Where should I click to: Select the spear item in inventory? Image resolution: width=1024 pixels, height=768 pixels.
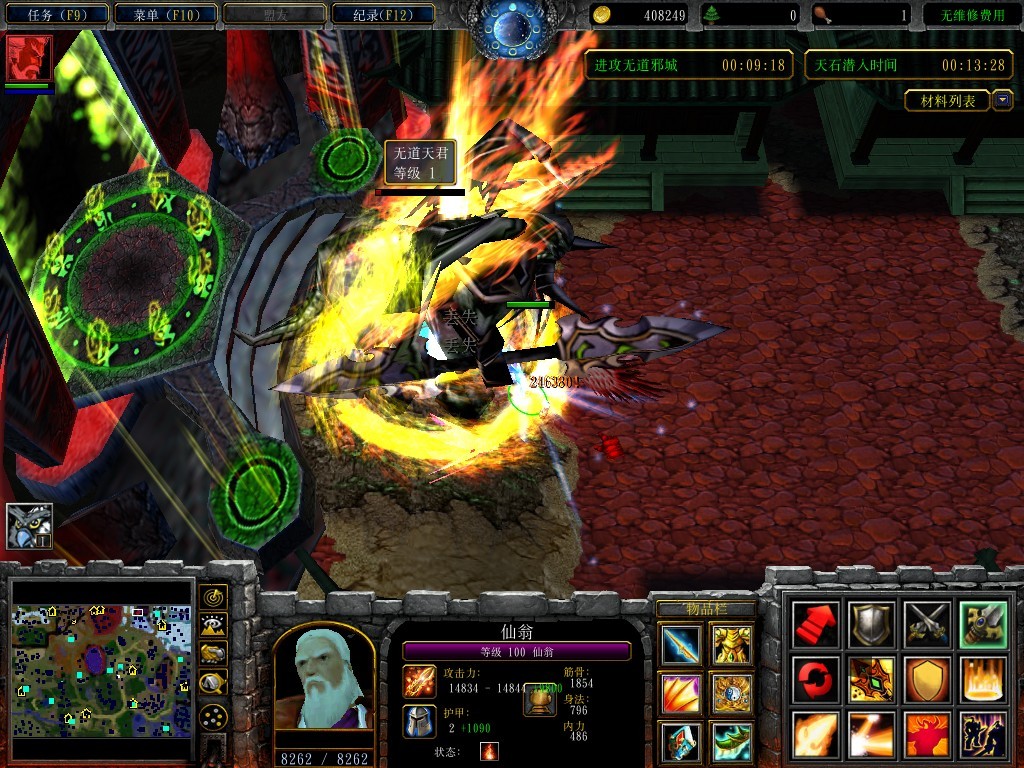point(681,645)
